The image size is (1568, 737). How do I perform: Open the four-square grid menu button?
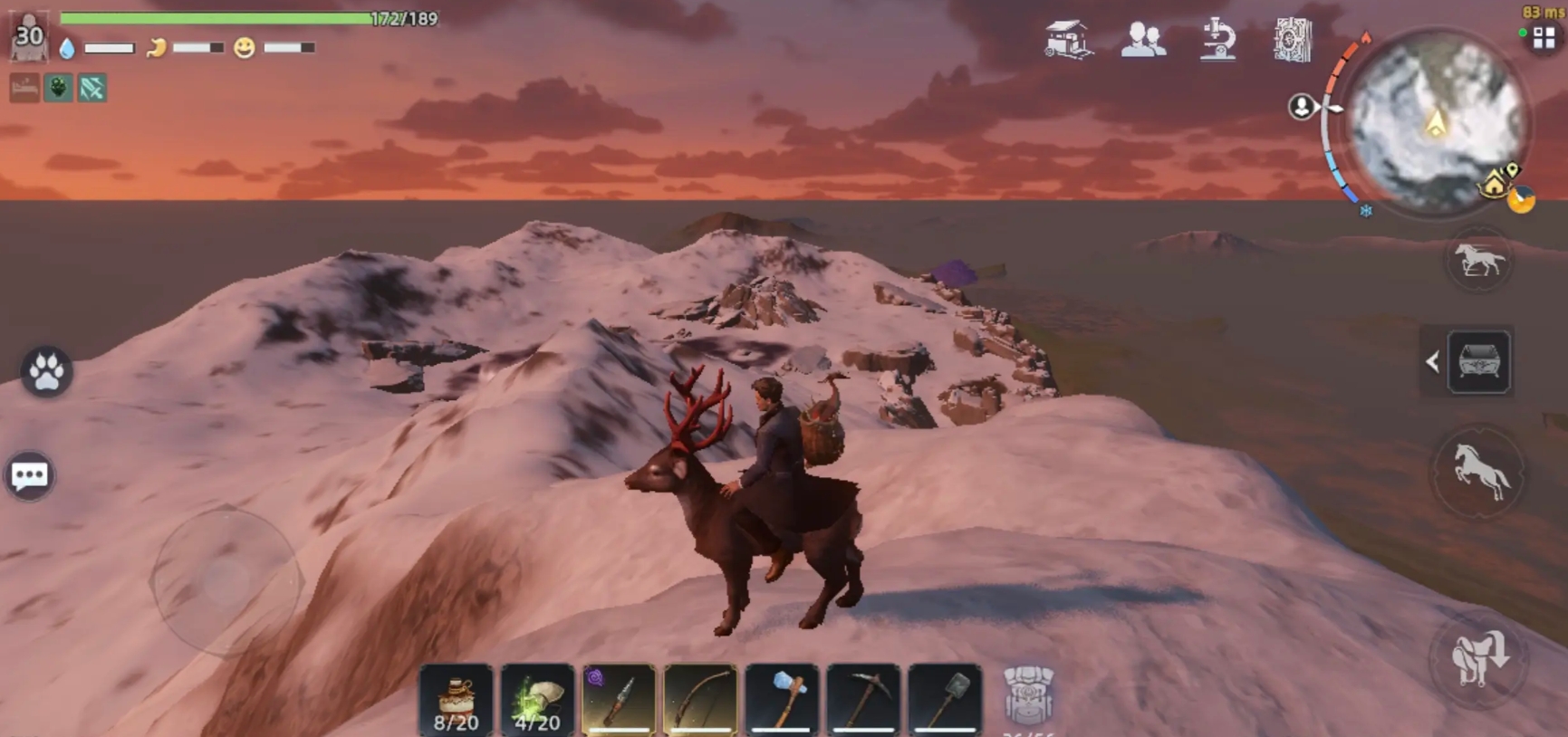pyautogui.click(x=1544, y=38)
